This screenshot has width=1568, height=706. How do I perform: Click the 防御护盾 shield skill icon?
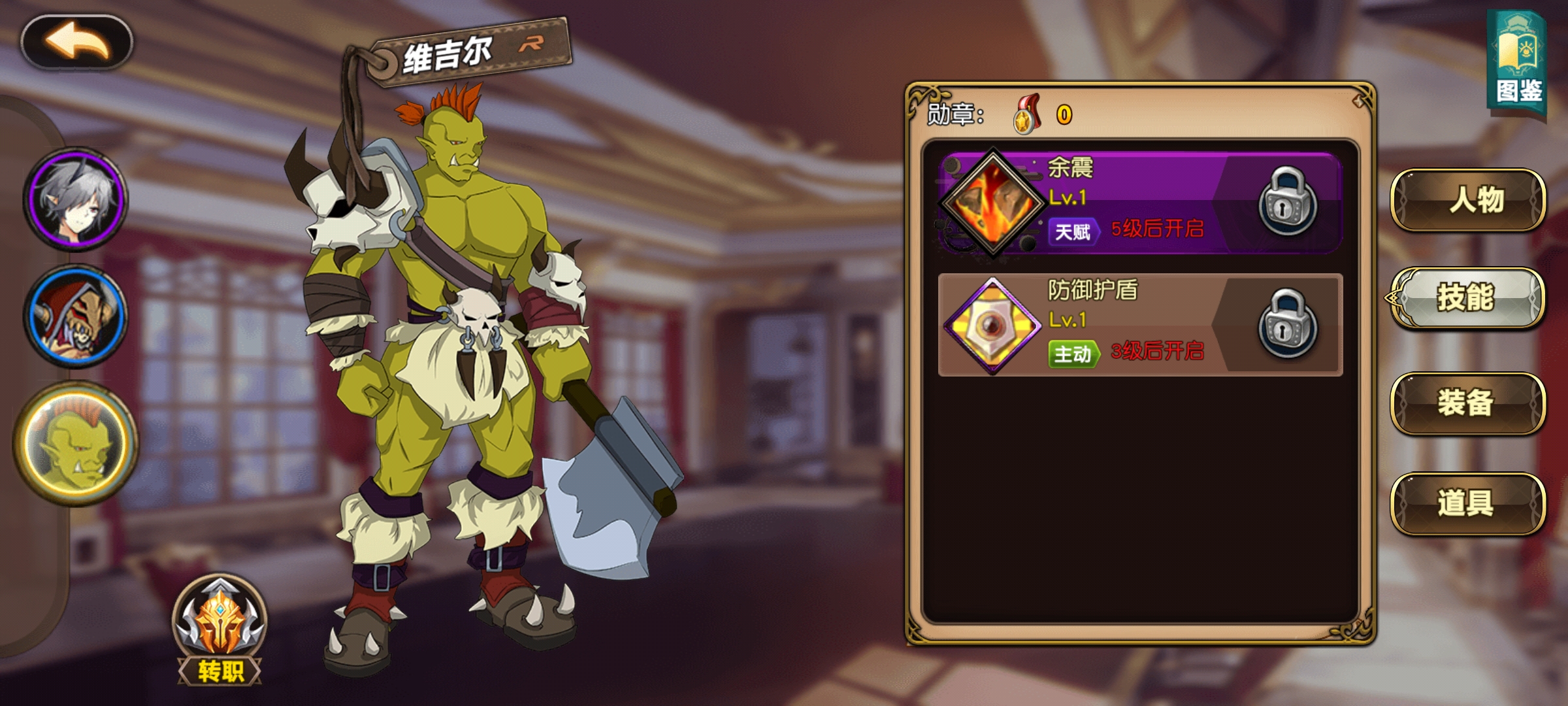992,325
